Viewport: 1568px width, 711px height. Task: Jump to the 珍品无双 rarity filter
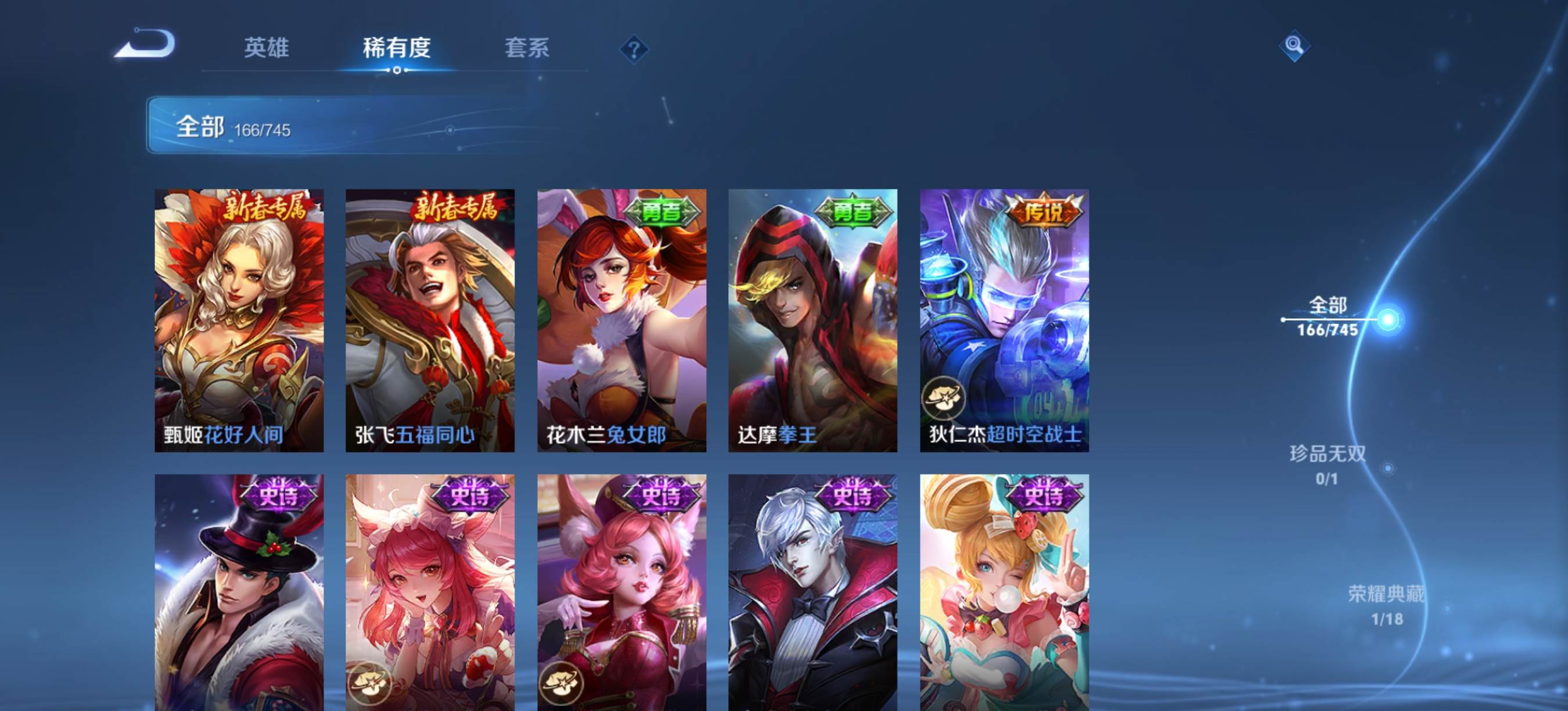click(x=1328, y=465)
